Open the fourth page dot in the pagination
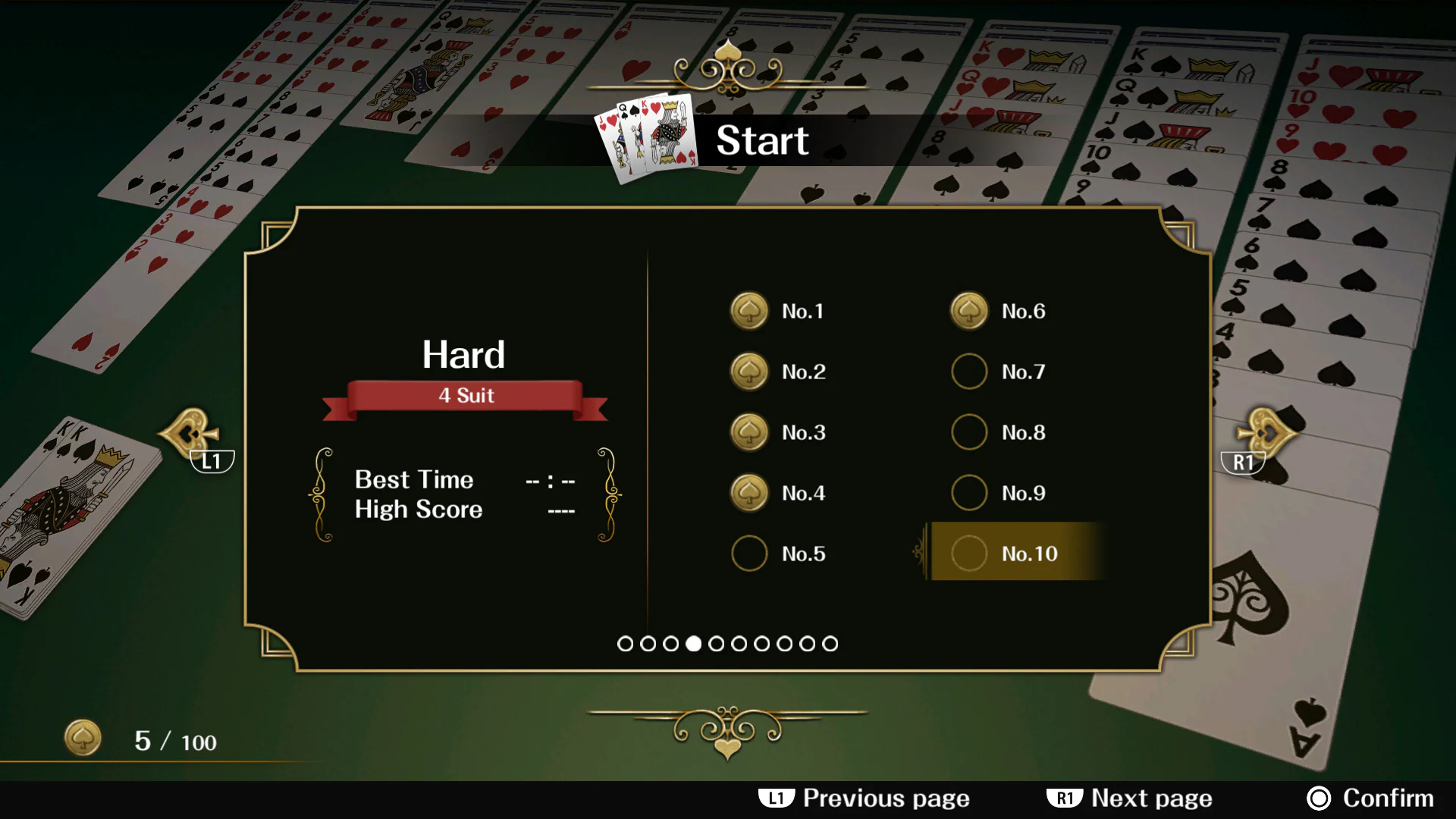Screen dimensions: 1456x819 tap(692, 643)
